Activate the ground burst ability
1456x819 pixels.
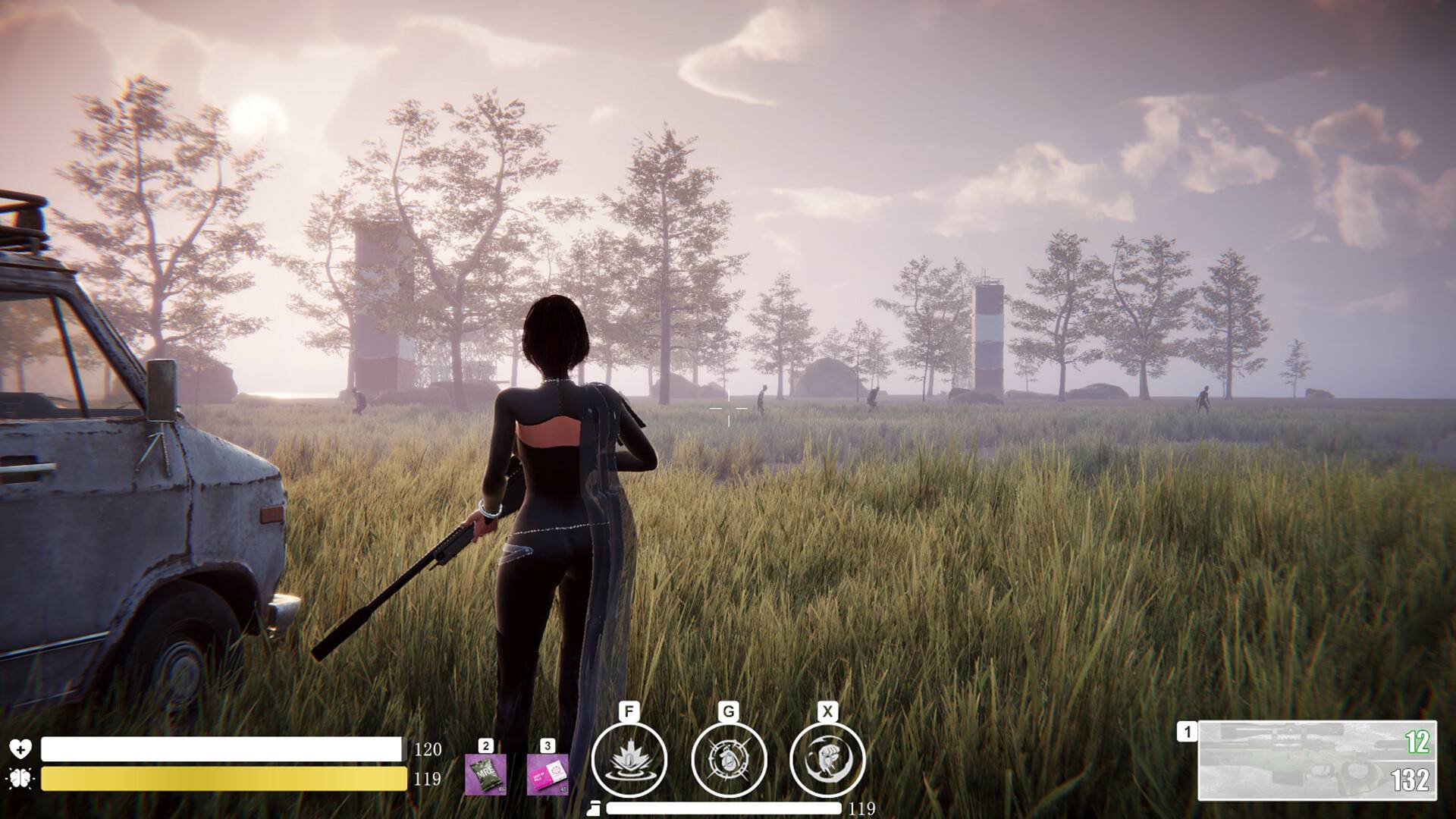click(629, 759)
